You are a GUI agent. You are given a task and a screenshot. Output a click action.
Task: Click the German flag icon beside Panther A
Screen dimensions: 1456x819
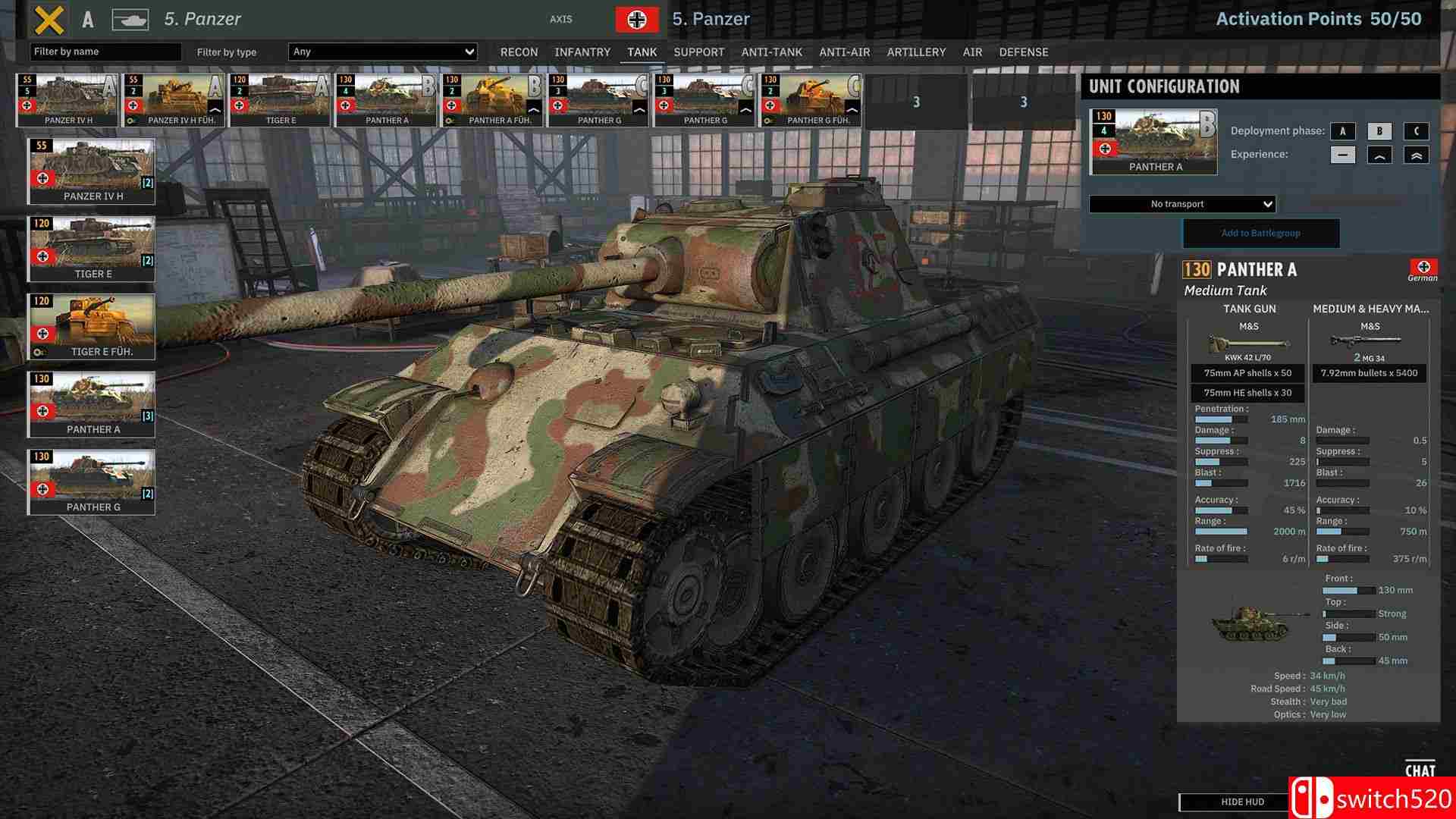tap(1425, 267)
